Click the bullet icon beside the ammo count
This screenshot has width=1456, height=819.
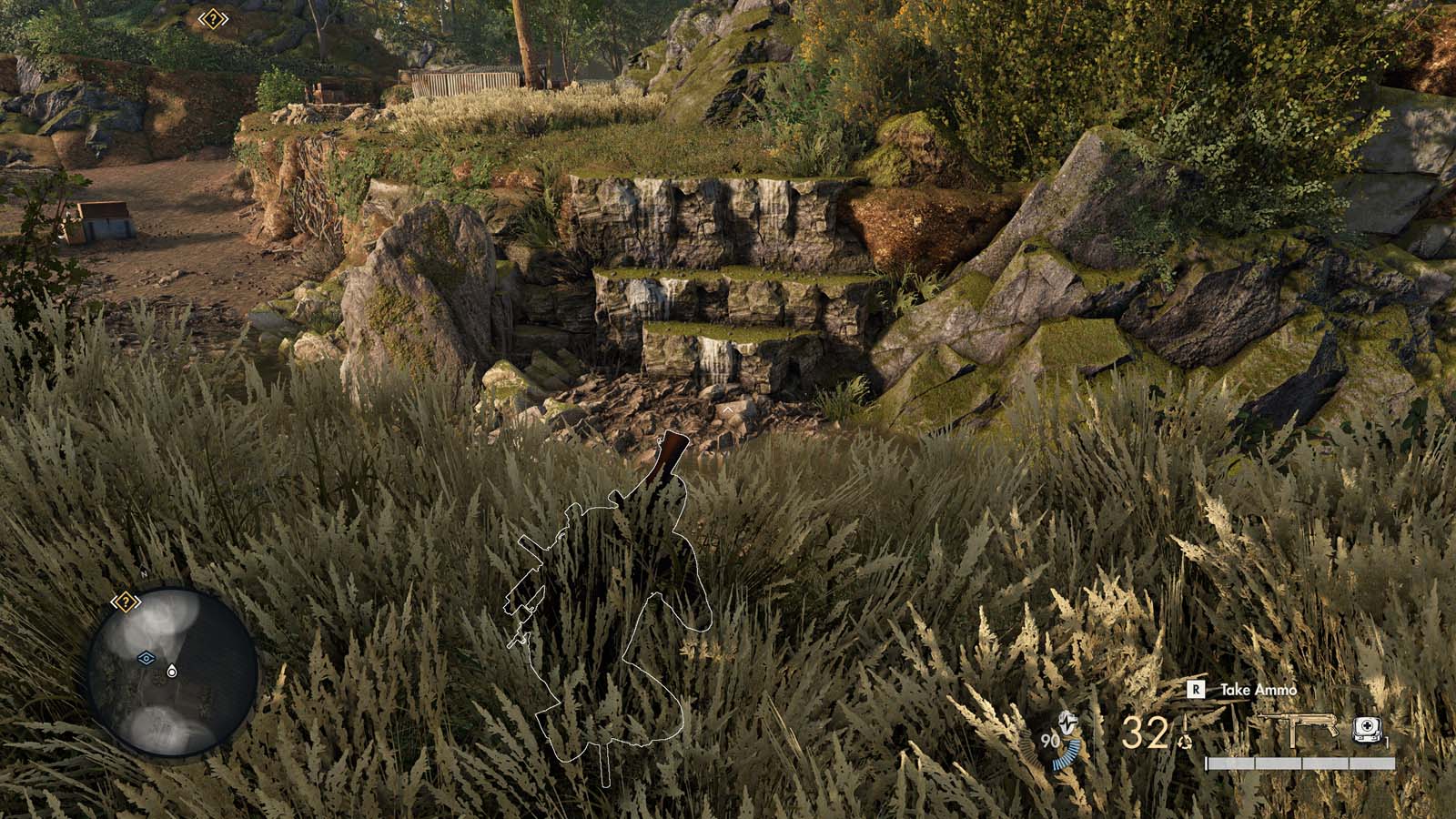(1186, 723)
